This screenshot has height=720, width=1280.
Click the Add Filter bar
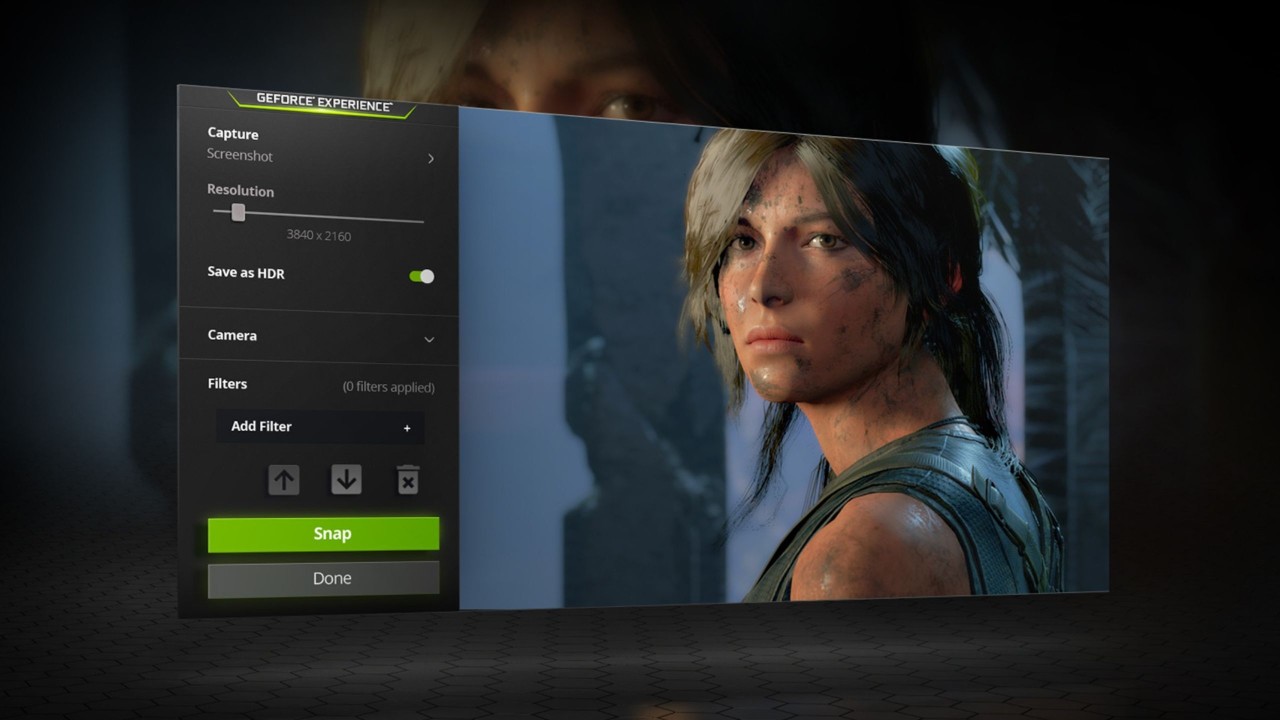click(x=320, y=427)
